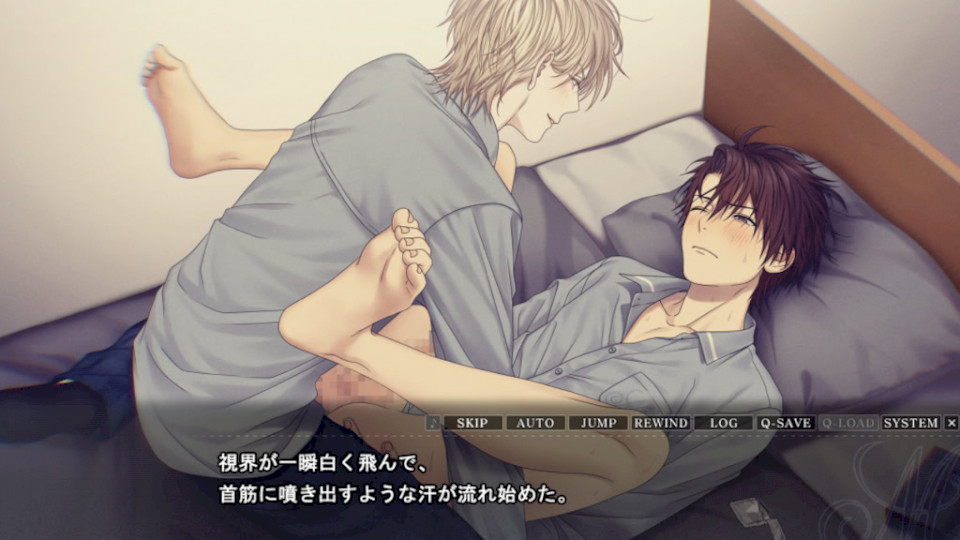The image size is (960, 540).
Task: Rewind to the previous line
Action: point(661,423)
